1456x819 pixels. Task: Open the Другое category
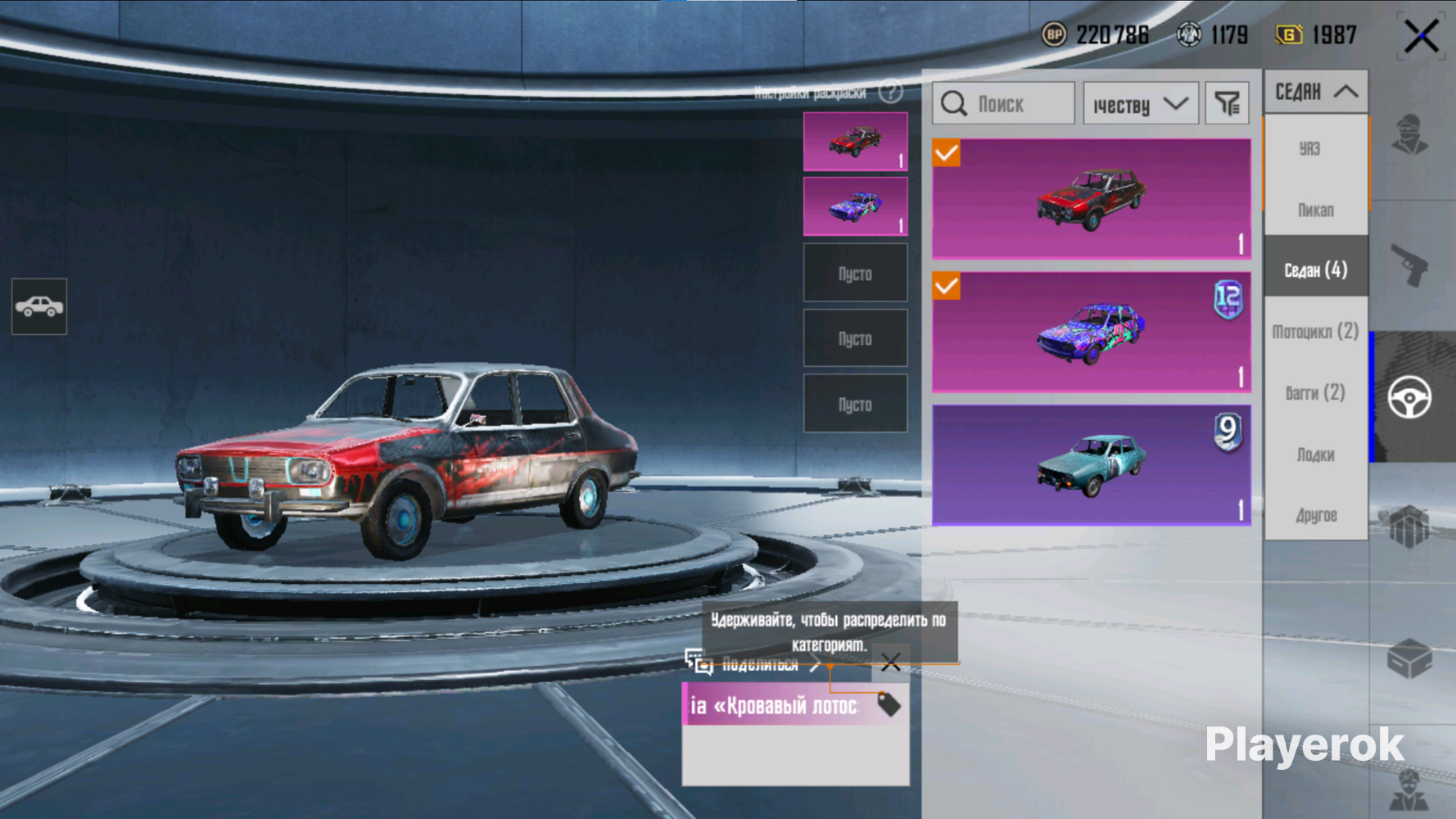point(1315,515)
